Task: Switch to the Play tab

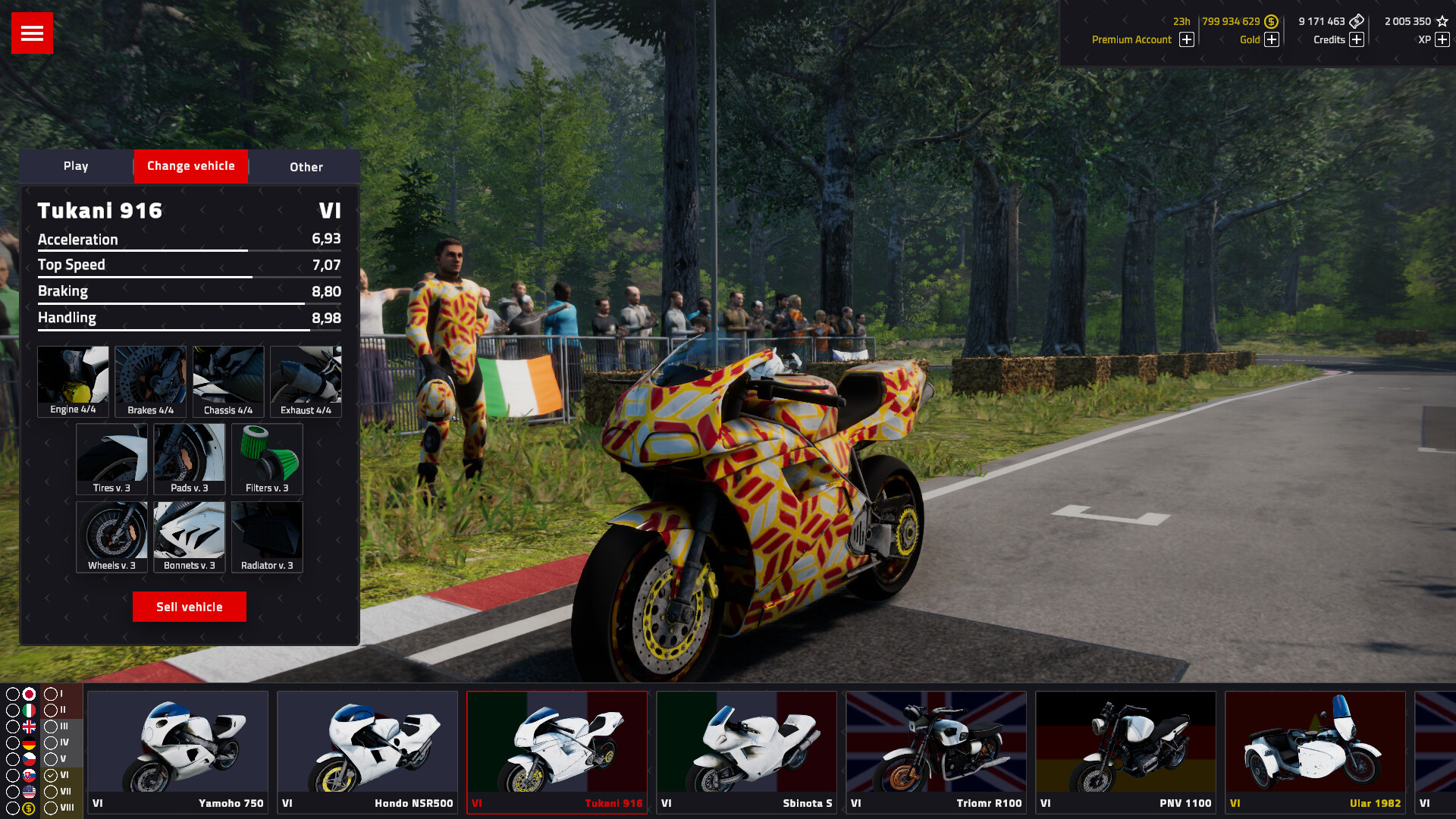Action: 77,166
